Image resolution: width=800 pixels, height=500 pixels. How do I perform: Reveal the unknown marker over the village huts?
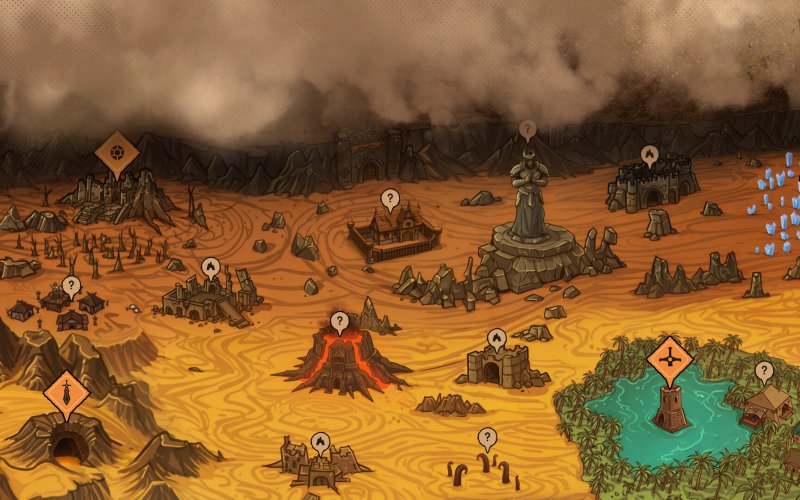point(70,285)
